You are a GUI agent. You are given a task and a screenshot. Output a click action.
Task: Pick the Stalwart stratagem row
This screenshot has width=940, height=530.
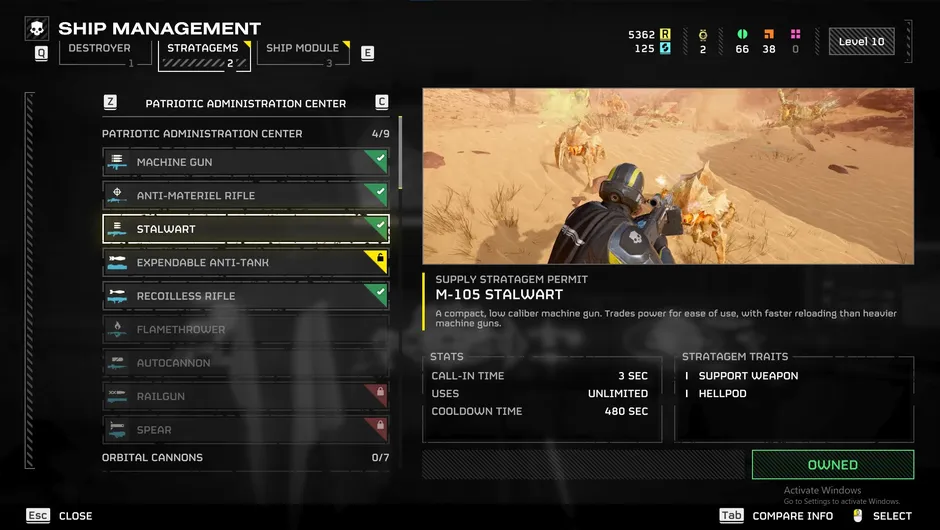(245, 229)
